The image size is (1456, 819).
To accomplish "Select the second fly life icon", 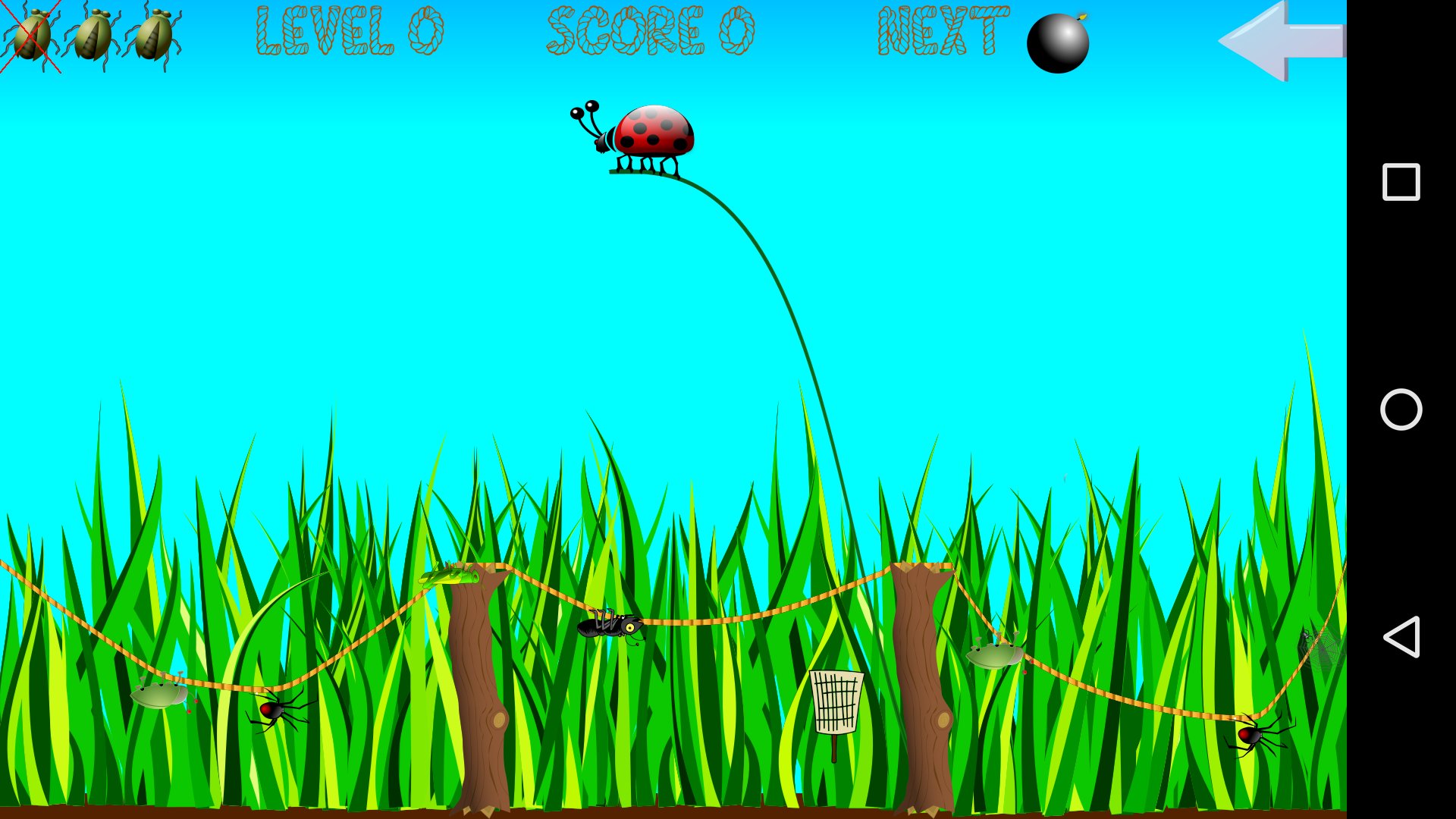I will pyautogui.click(x=95, y=38).
